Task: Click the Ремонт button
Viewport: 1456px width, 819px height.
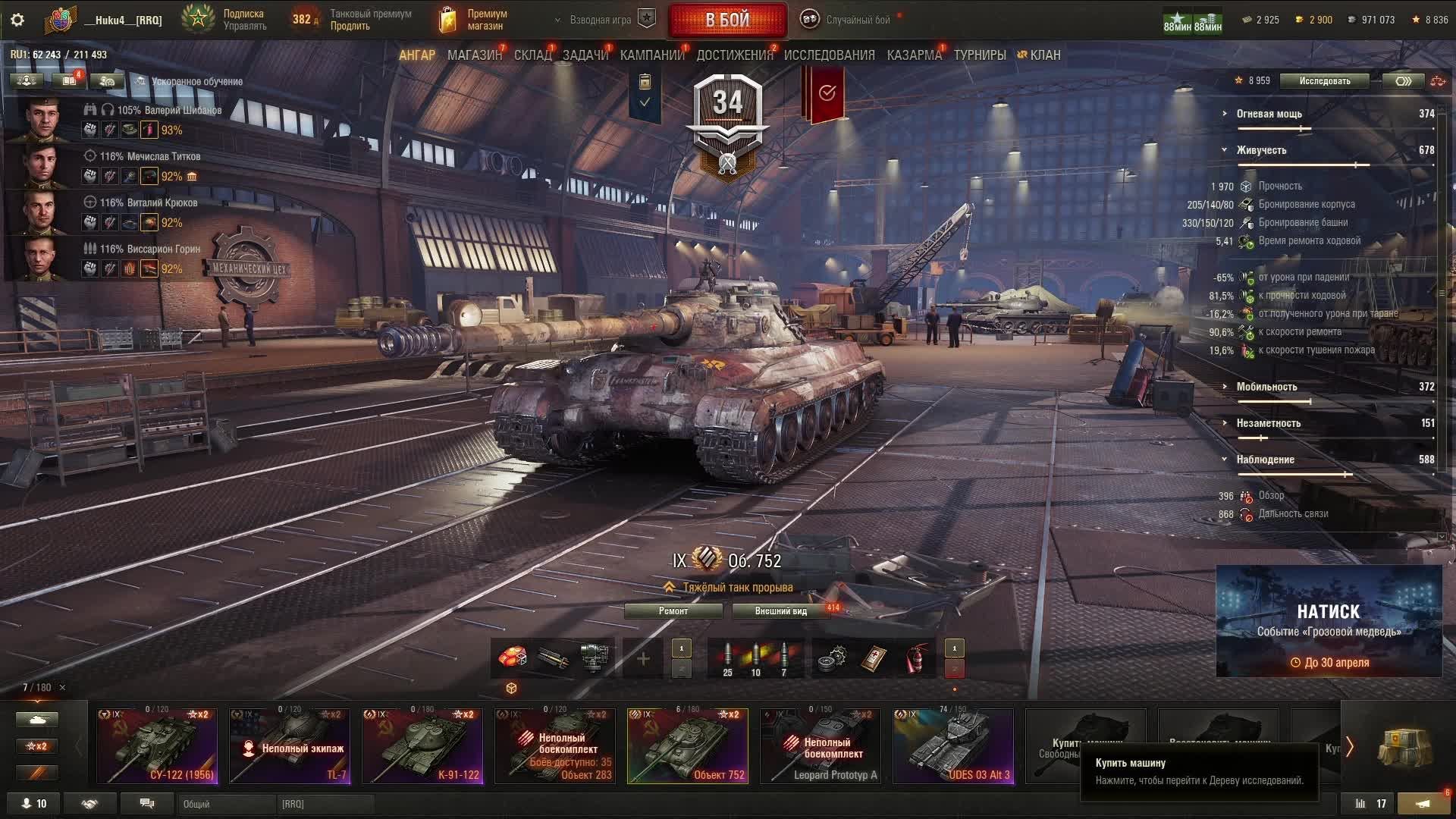Action: [673, 611]
